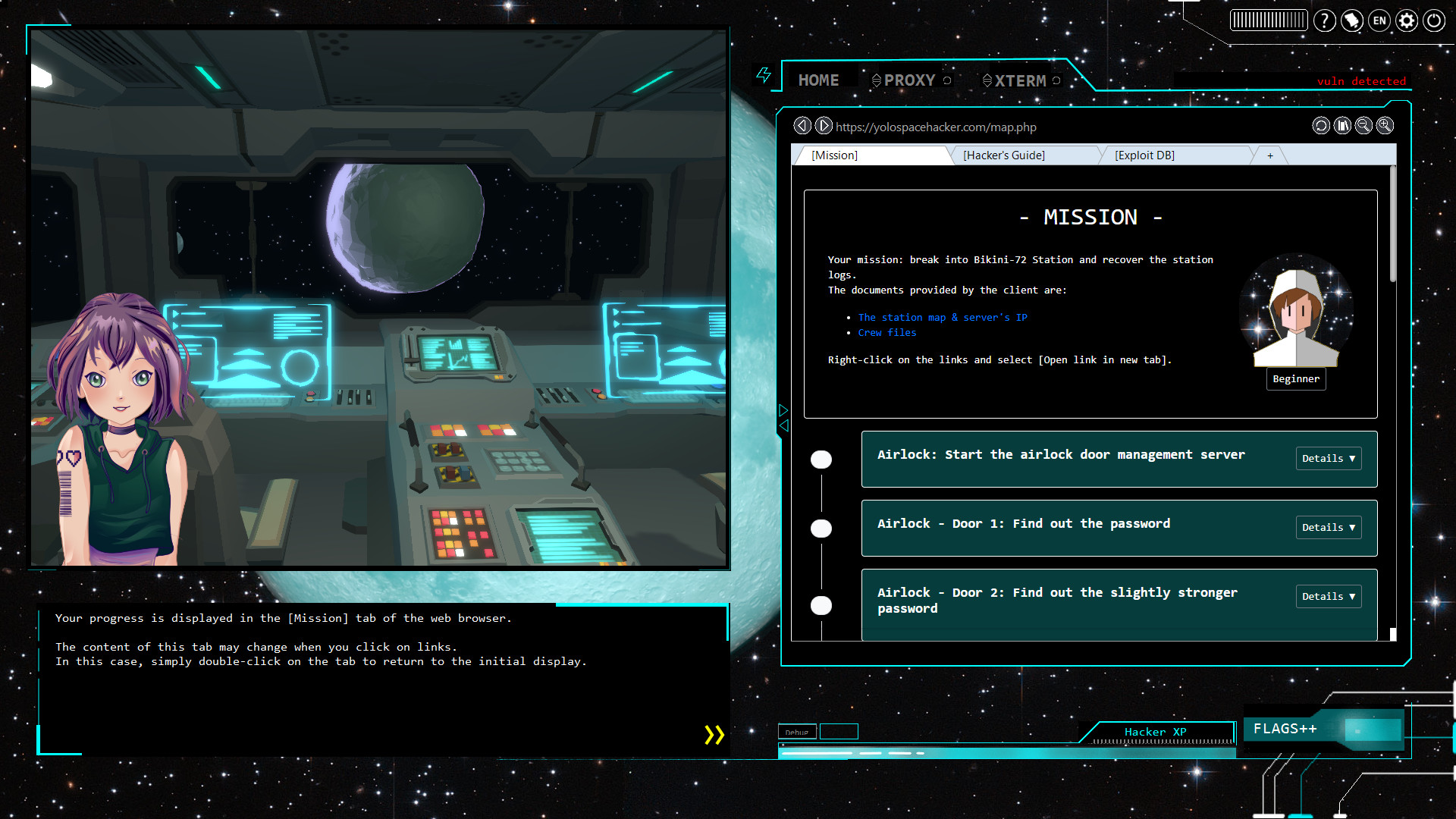Select the zoom-in magnifier icon
The width and height of the screenshot is (1456, 819).
1385,126
